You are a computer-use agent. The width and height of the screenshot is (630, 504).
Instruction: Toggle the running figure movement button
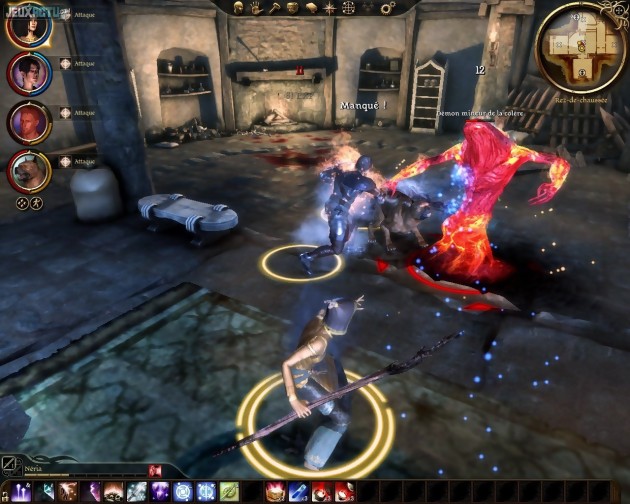(37, 202)
